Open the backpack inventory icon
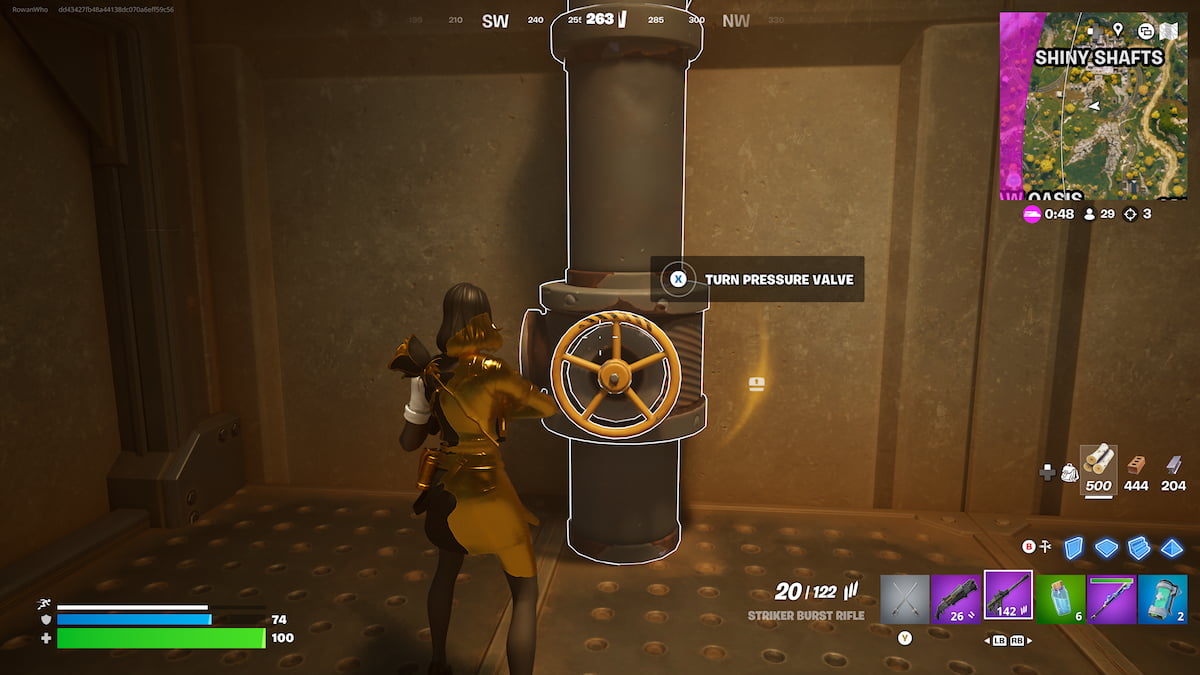The width and height of the screenshot is (1200, 675). tap(1068, 472)
